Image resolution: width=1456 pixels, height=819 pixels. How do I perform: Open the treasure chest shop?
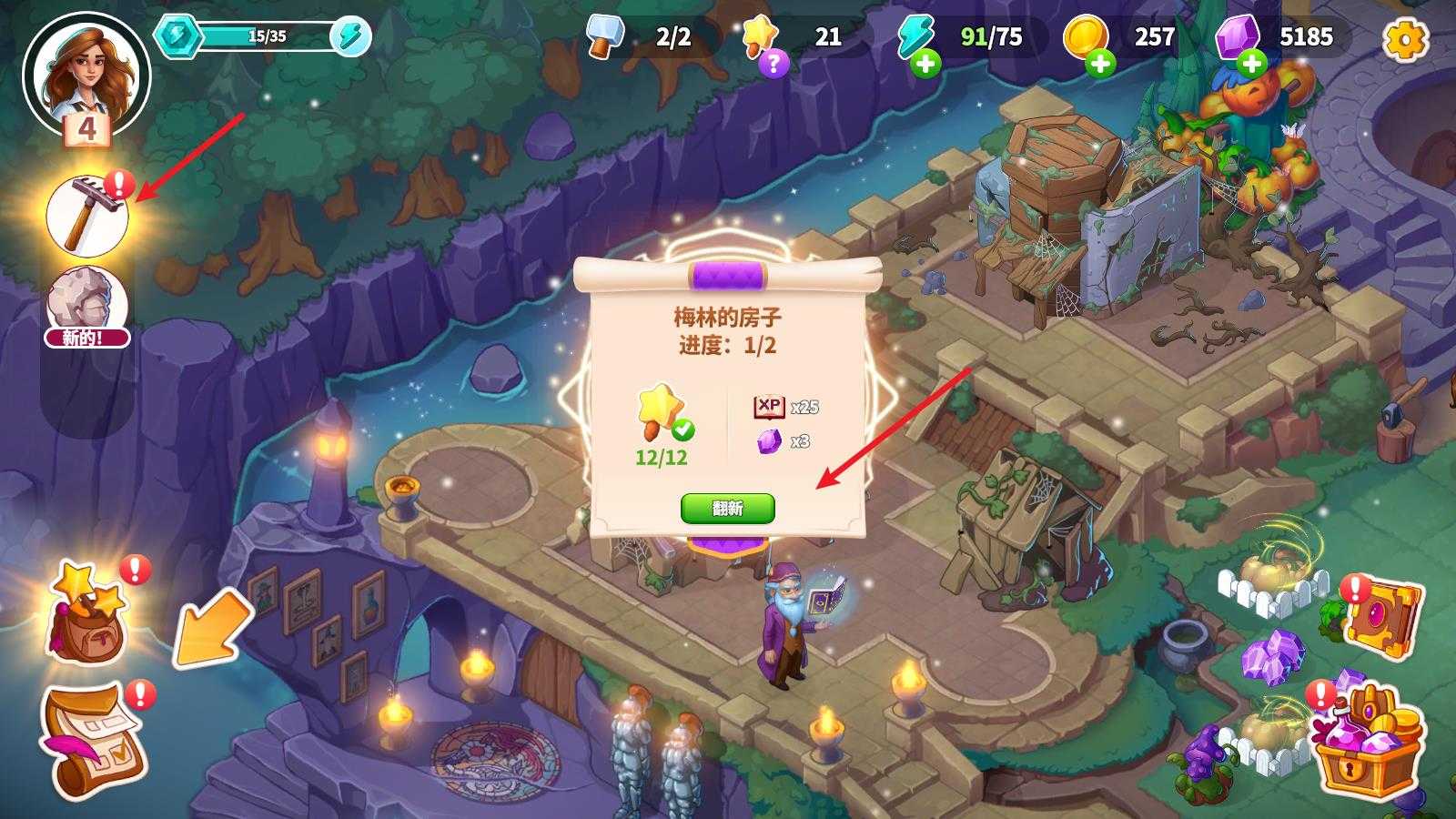pos(1368,743)
